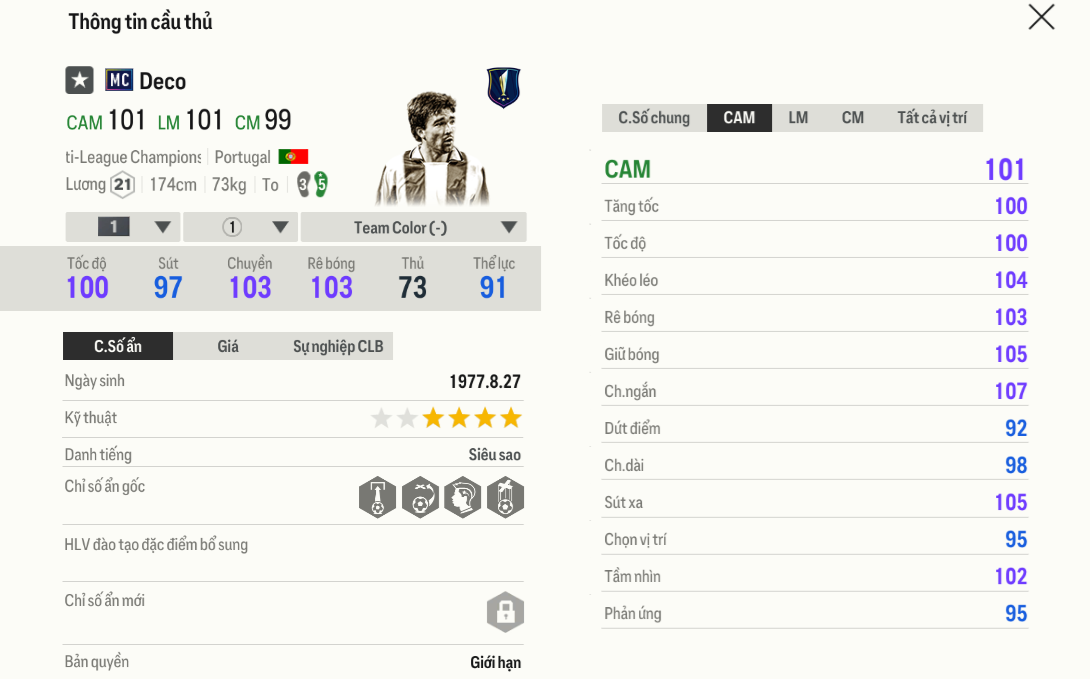The width and height of the screenshot is (1090, 679).
Task: Open the circled number 1 level dropdown
Action: coord(240,227)
